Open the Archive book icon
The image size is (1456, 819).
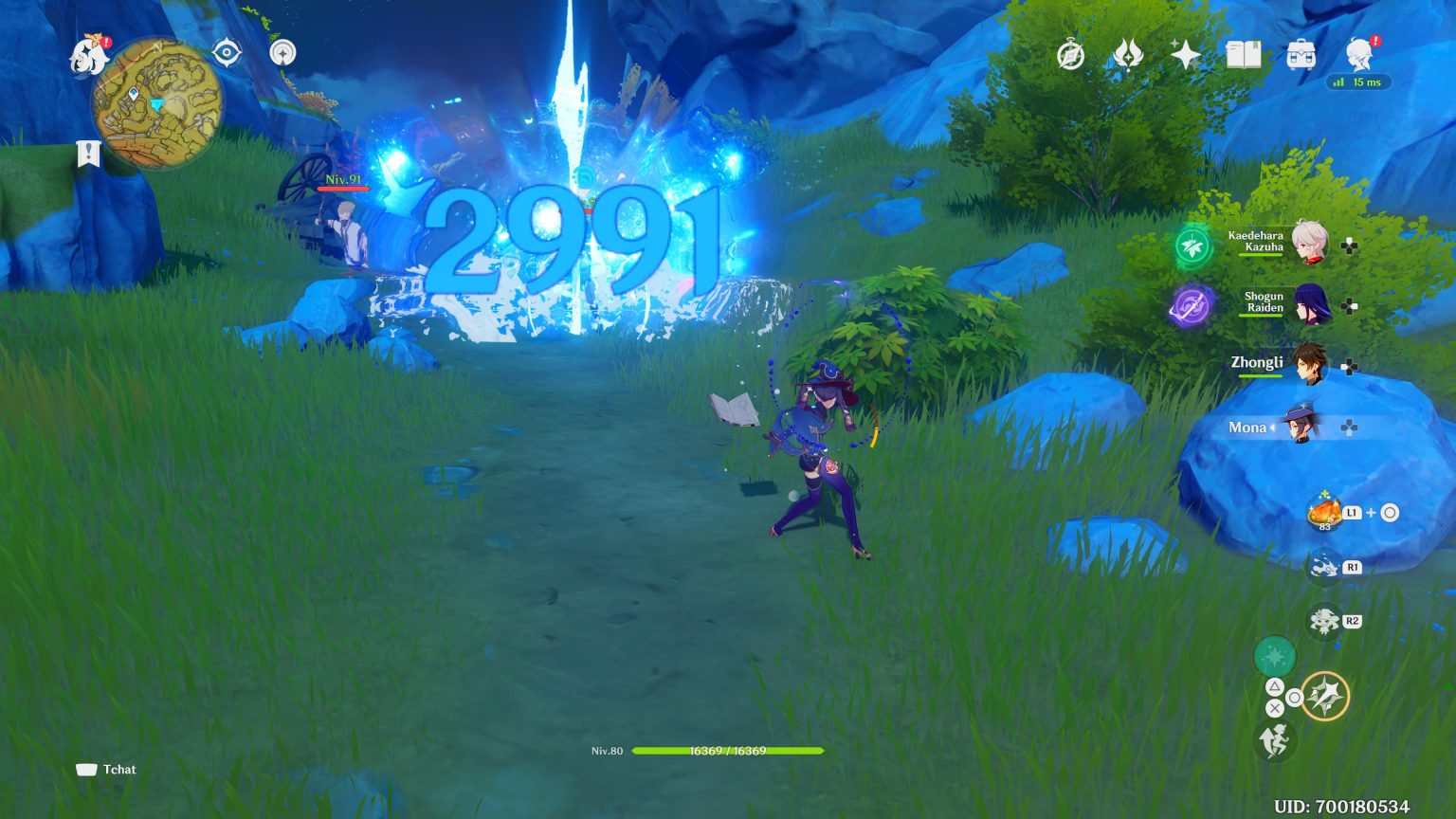1245,56
